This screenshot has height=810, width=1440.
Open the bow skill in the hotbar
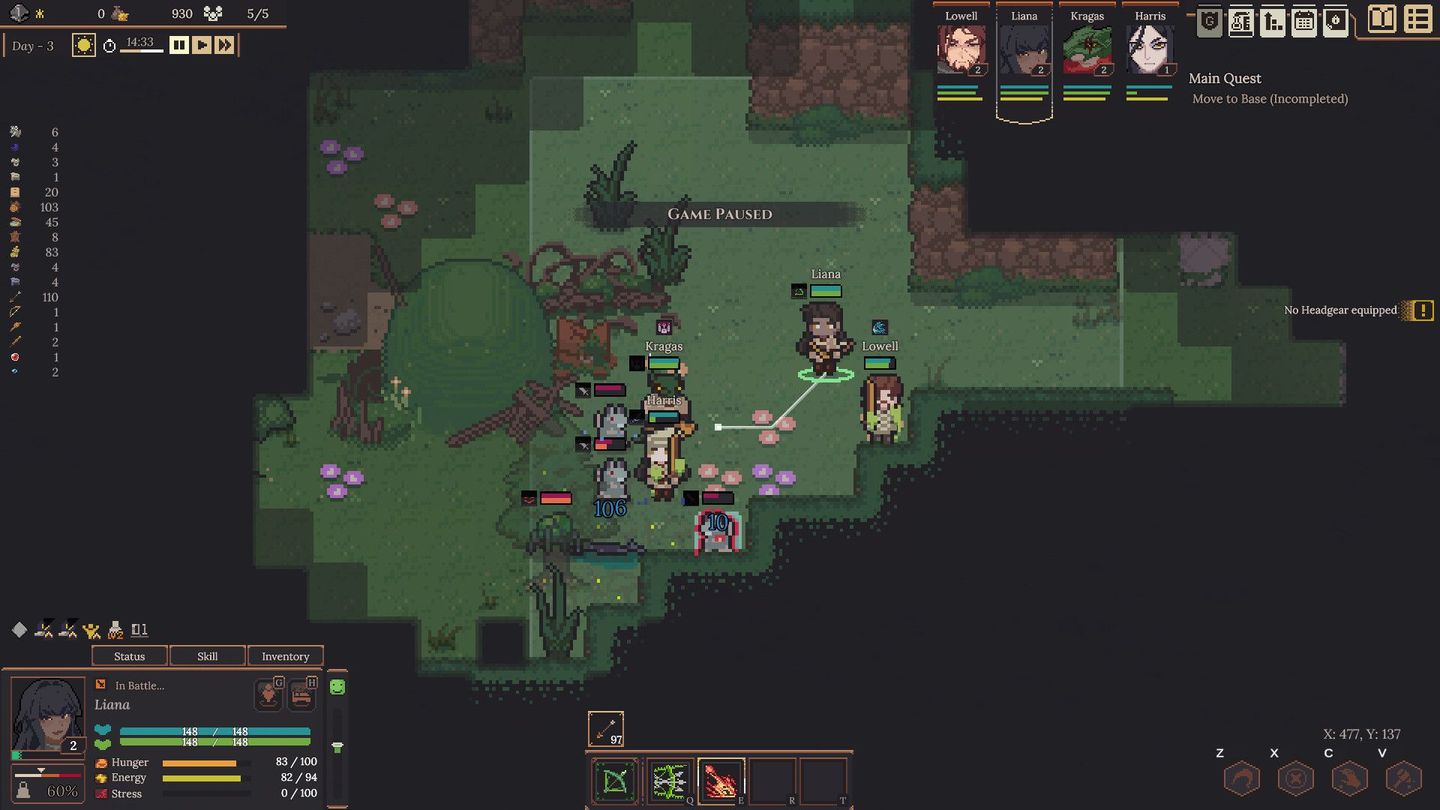(616, 781)
